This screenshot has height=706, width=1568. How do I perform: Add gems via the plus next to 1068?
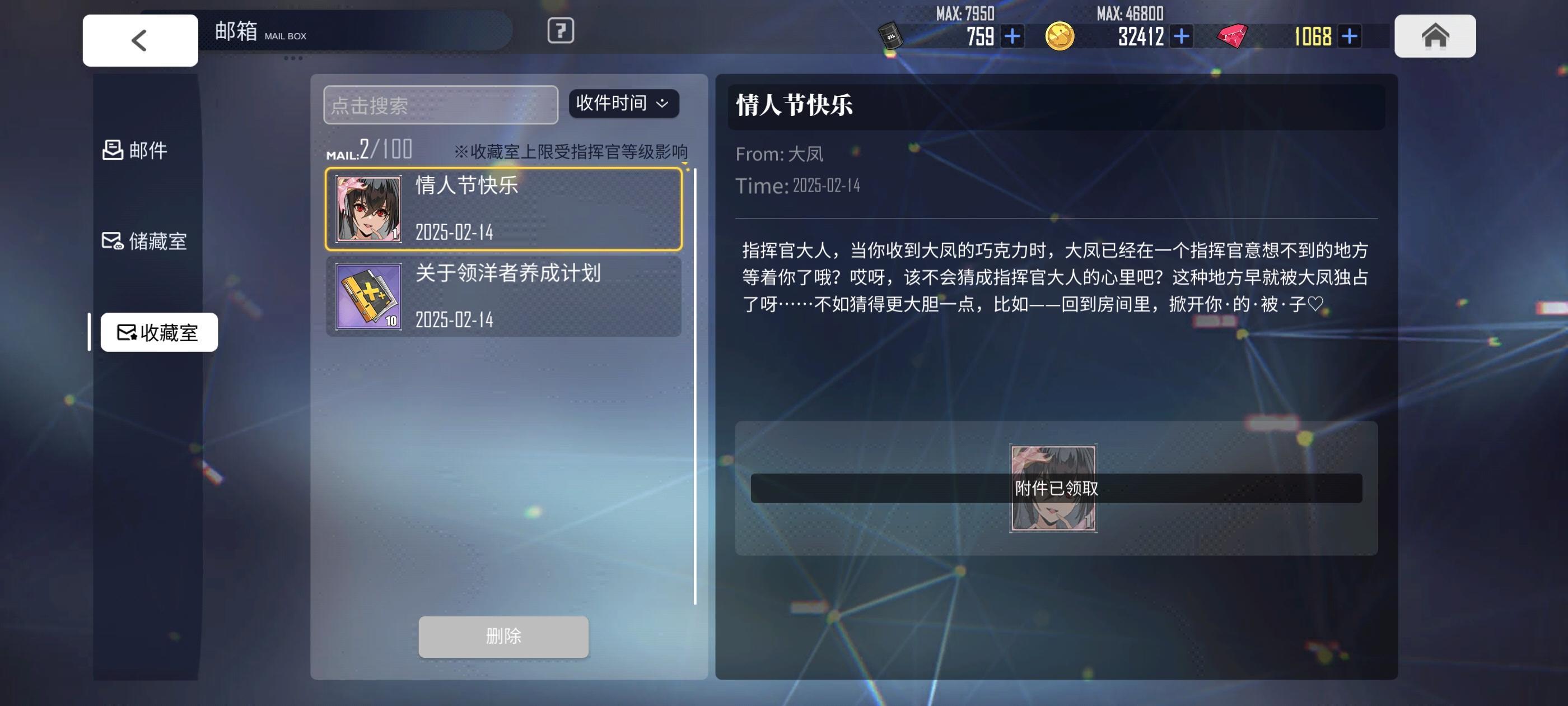1350,36
